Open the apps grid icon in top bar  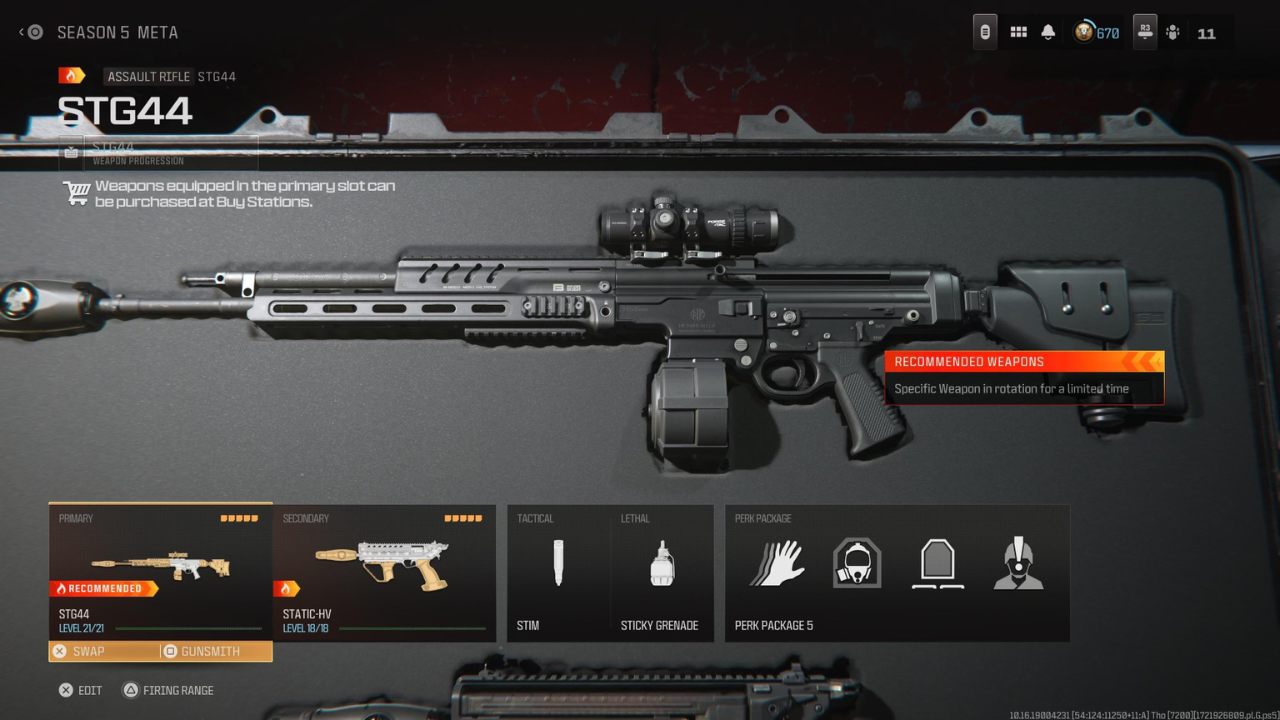pos(1018,31)
